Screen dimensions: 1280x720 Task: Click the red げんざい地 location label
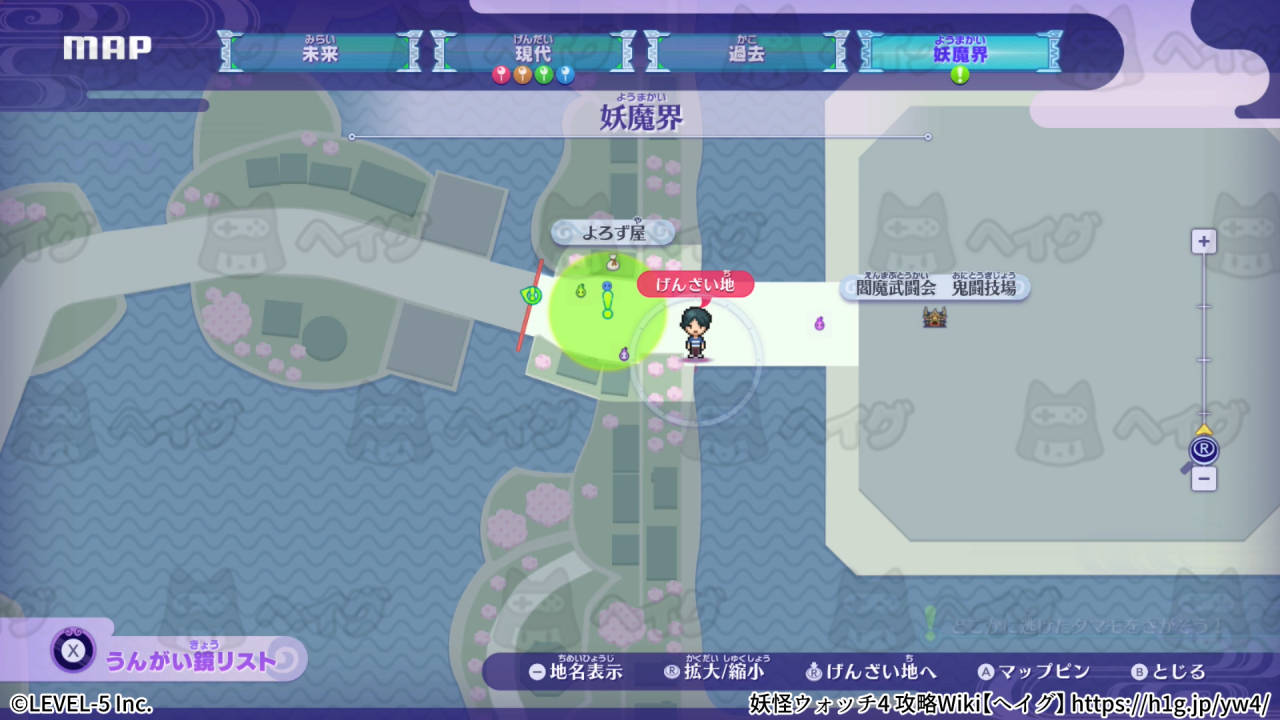(694, 284)
